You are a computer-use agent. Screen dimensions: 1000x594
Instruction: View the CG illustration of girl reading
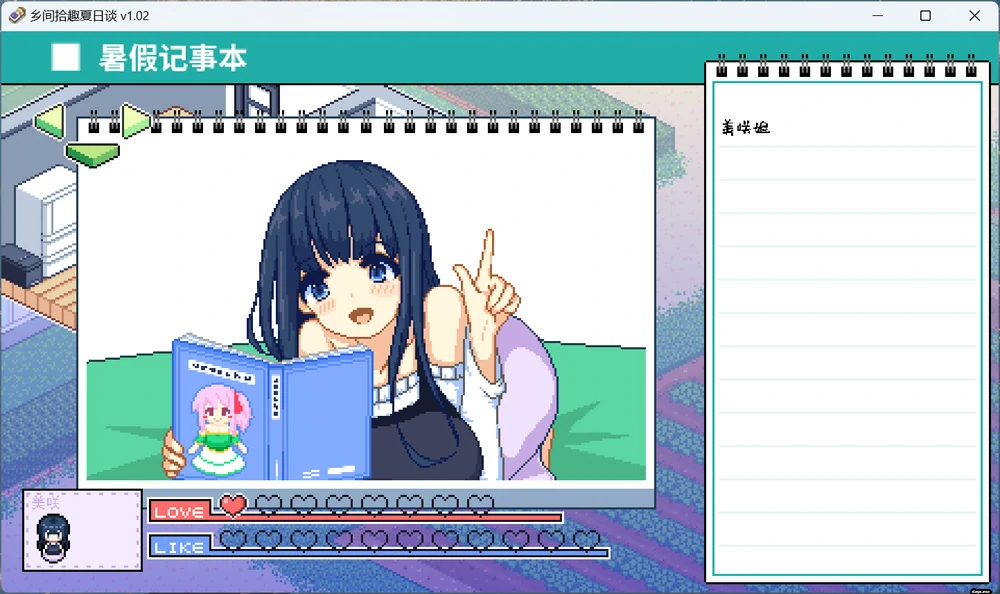366,312
